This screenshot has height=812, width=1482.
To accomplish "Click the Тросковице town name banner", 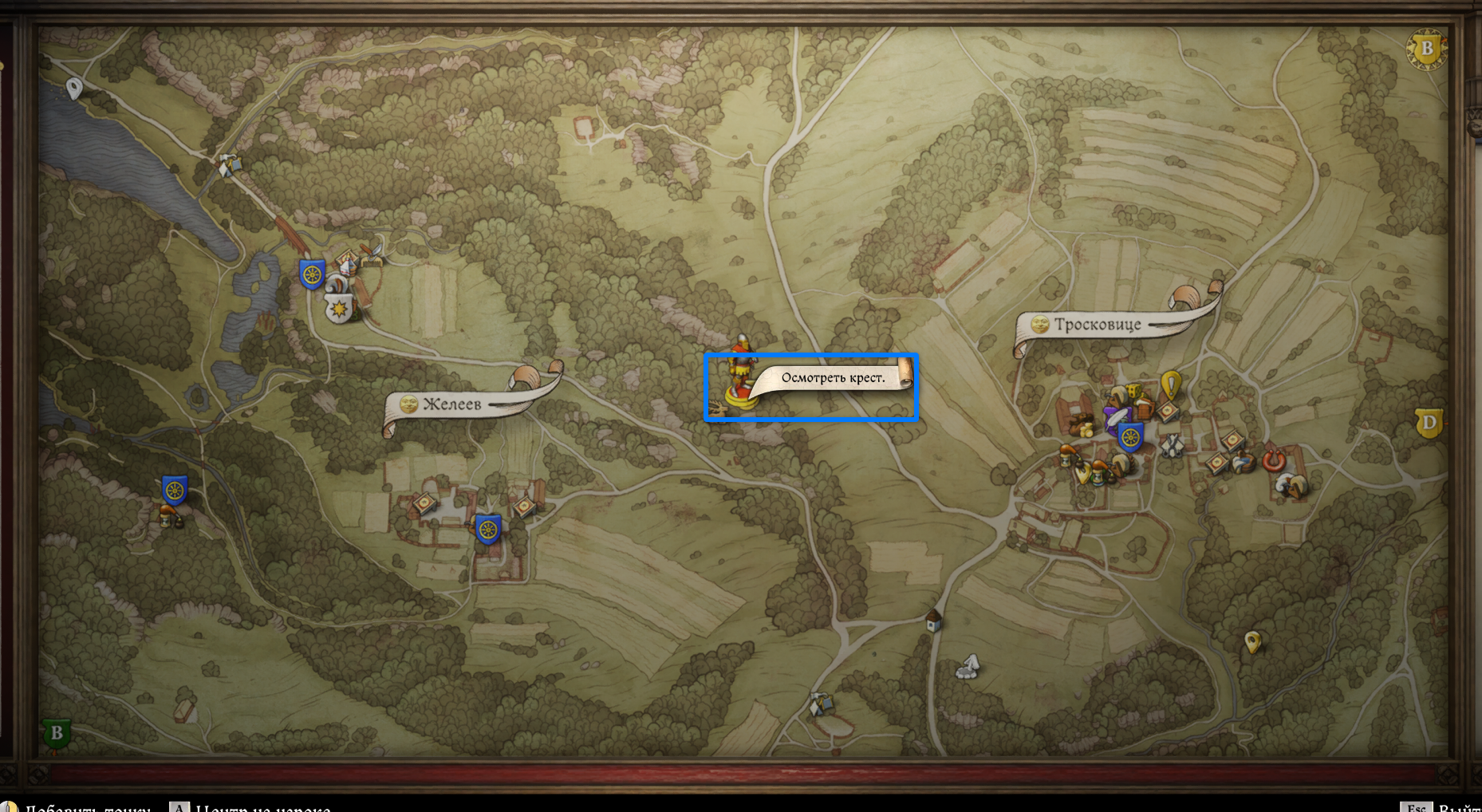I will (1098, 325).
